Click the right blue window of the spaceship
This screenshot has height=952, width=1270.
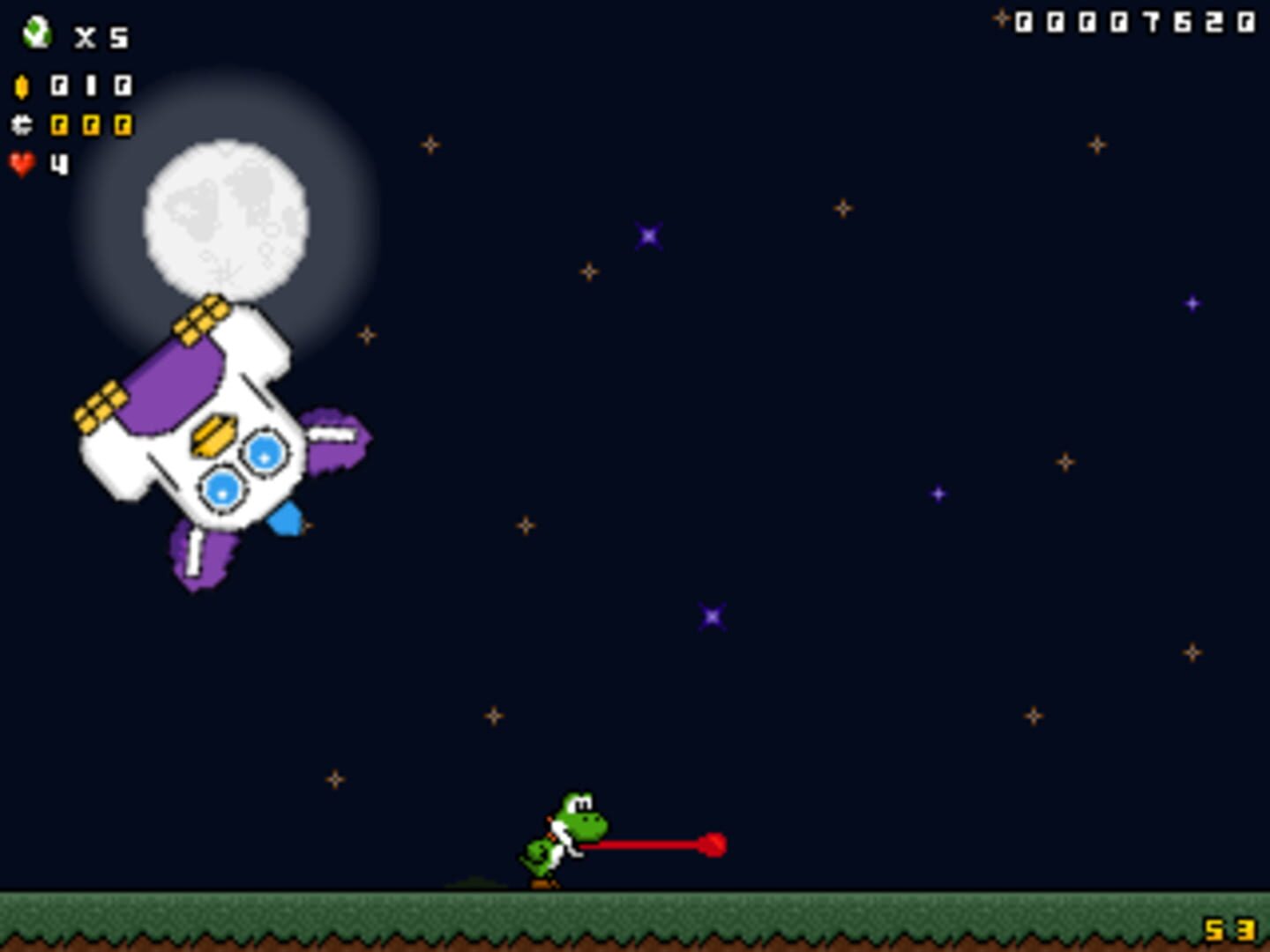[265, 452]
